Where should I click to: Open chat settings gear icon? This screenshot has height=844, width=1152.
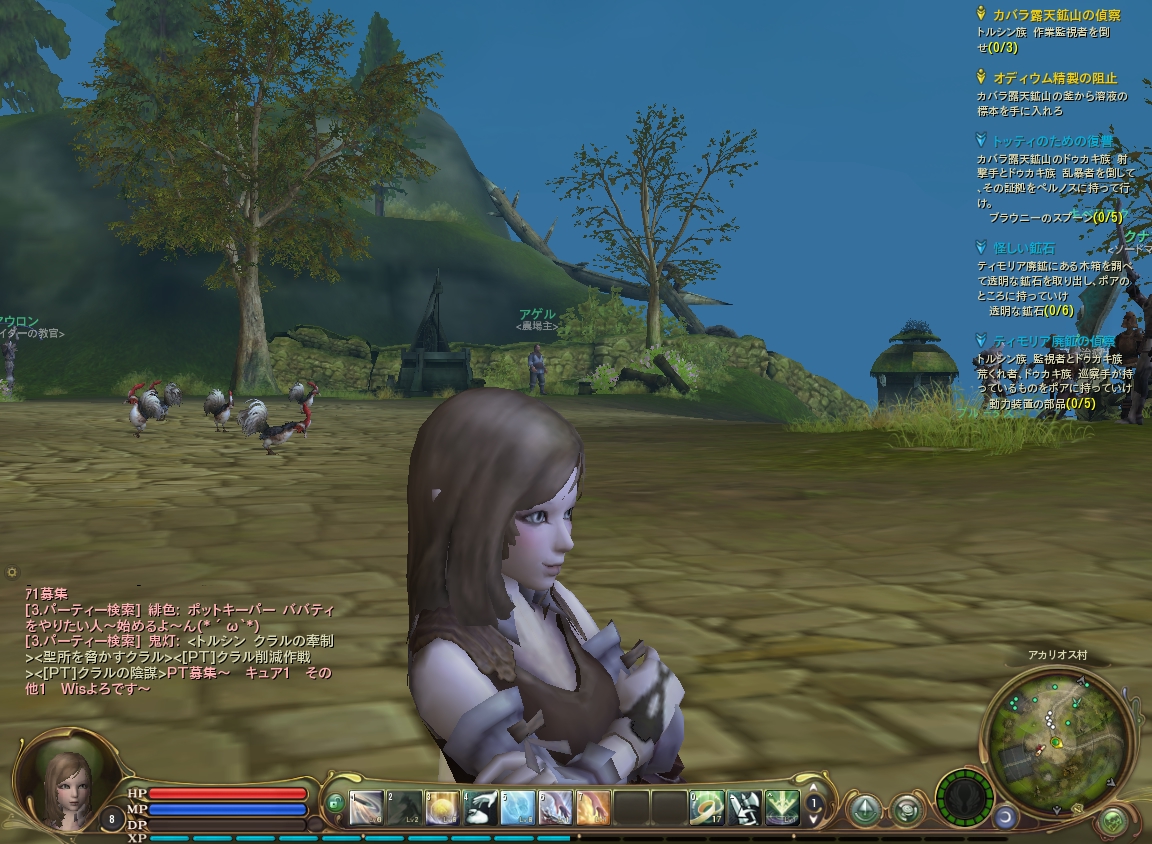click(12, 572)
